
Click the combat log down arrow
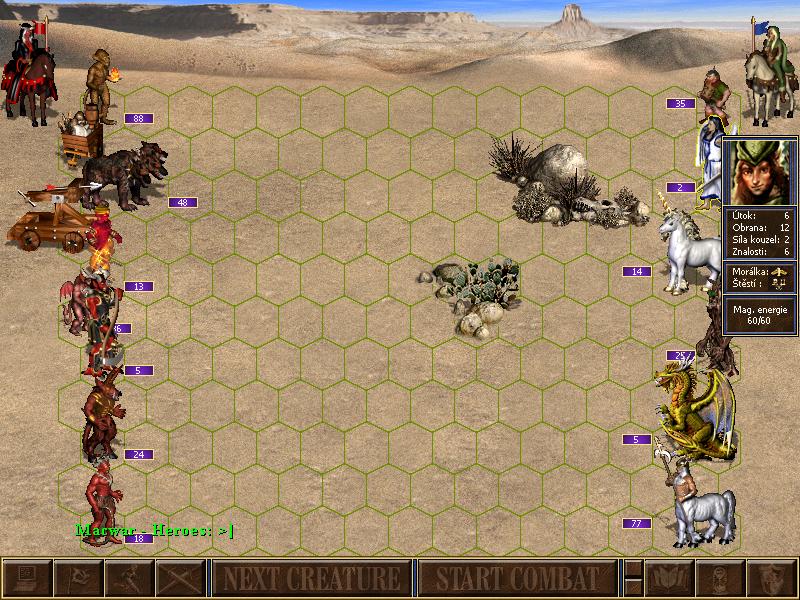[x=632, y=587]
